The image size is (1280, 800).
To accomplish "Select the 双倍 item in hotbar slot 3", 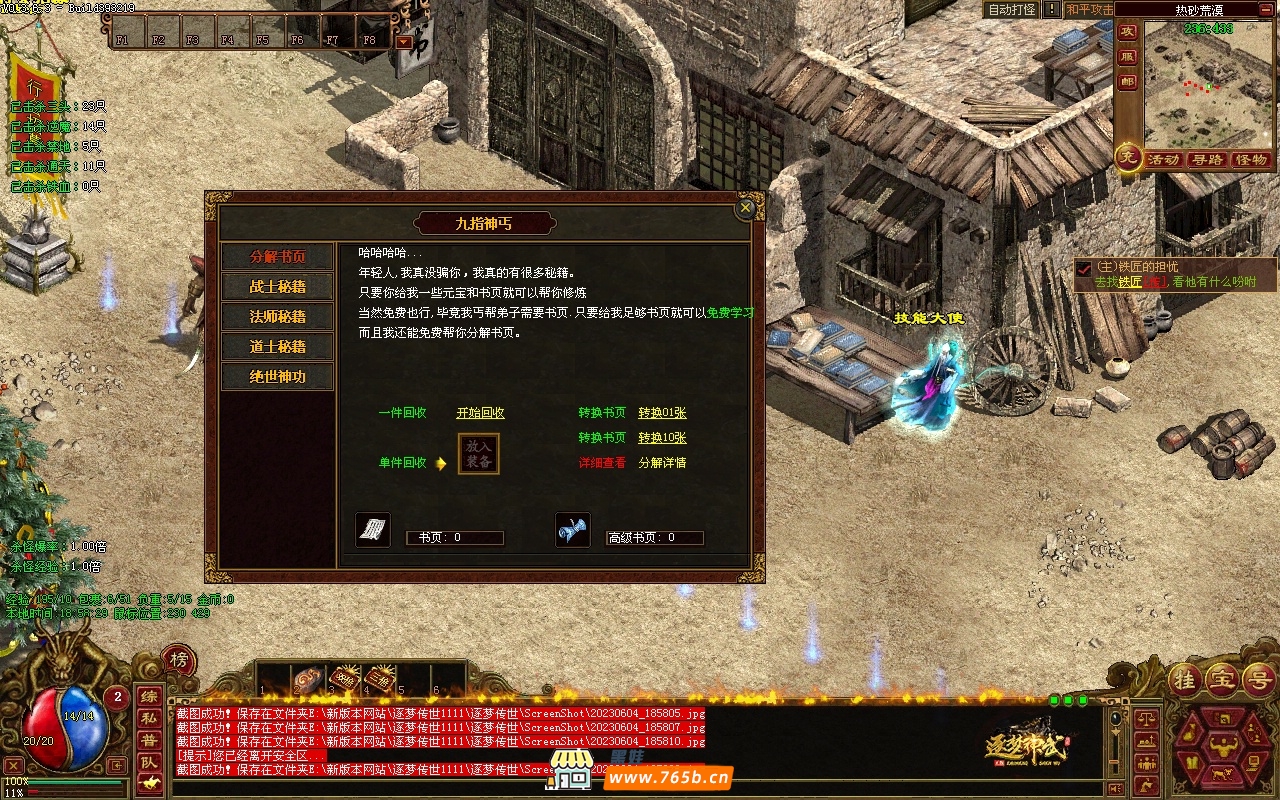I will pos(345,679).
